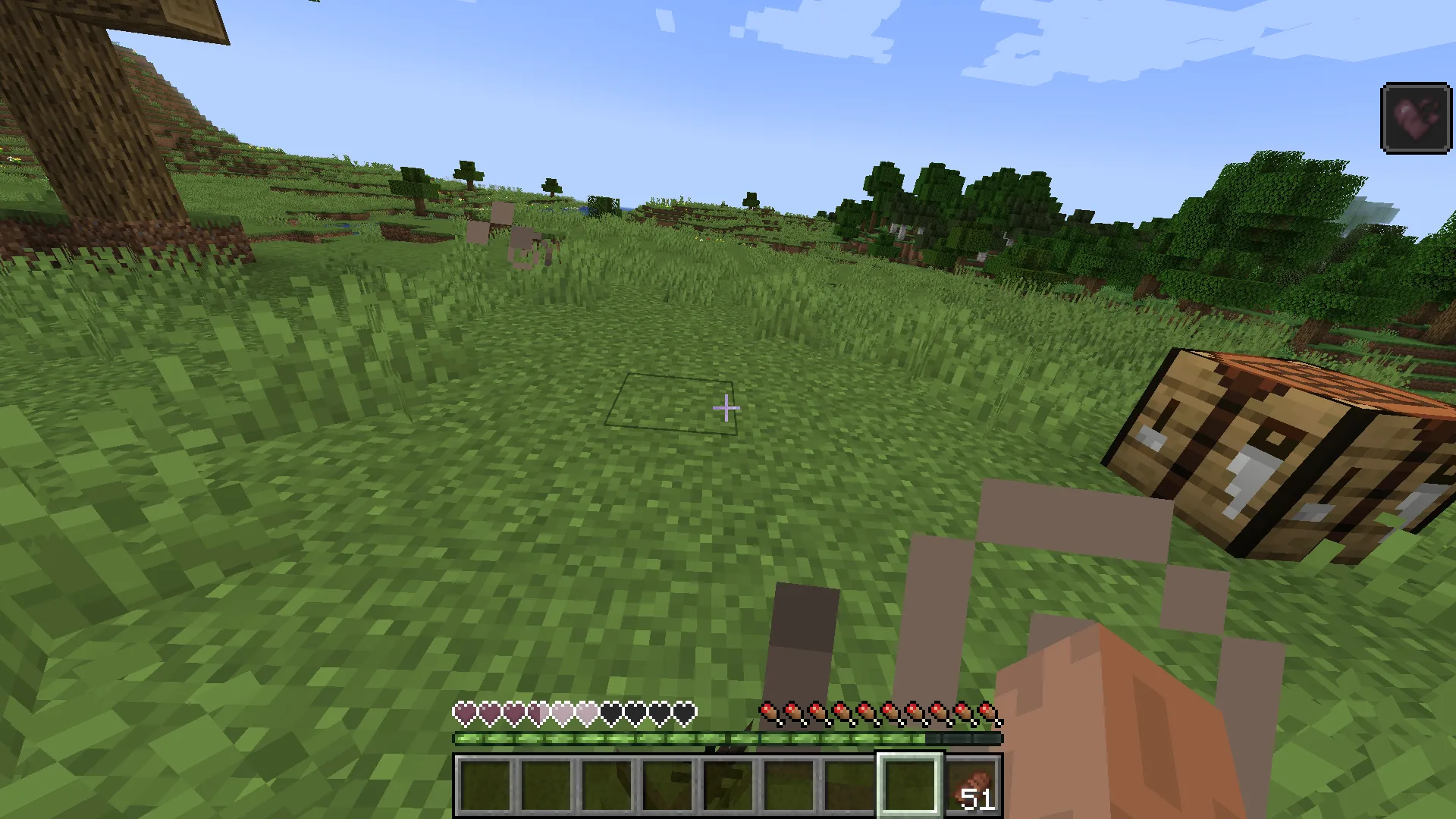
Task: Select the fifth hotbar slot
Action: coord(728,785)
